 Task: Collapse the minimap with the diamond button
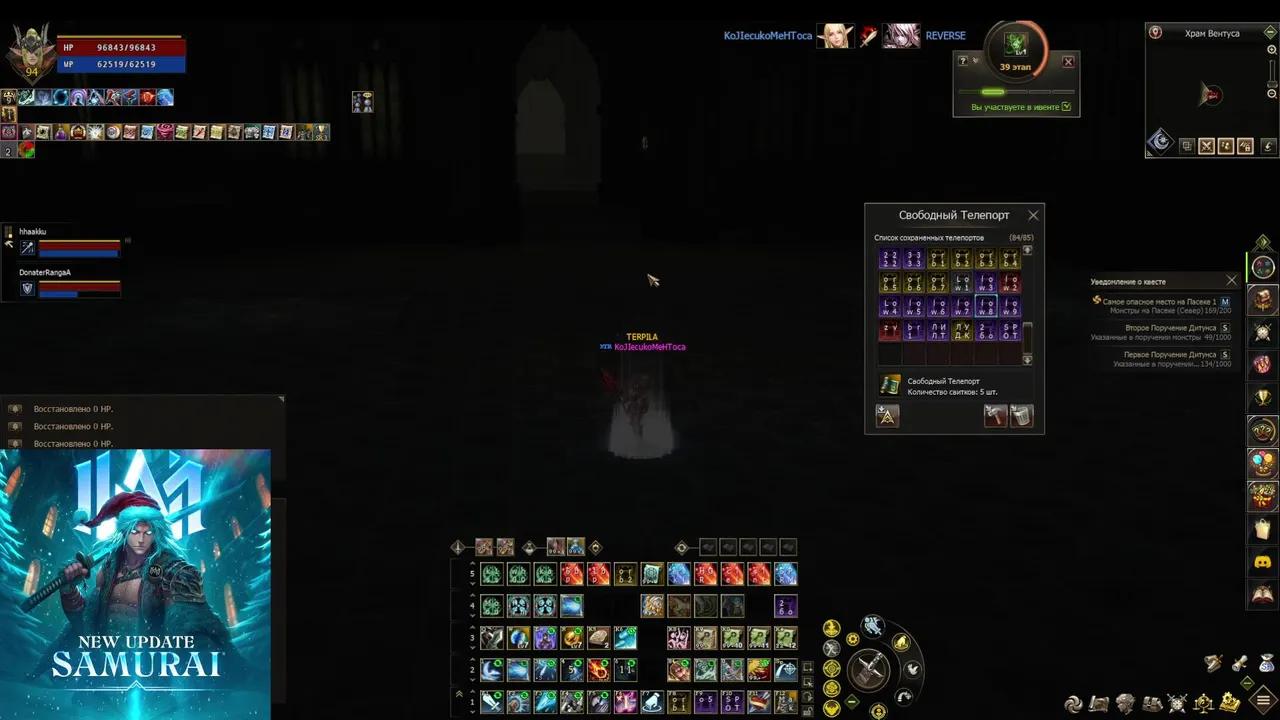coord(1269,32)
